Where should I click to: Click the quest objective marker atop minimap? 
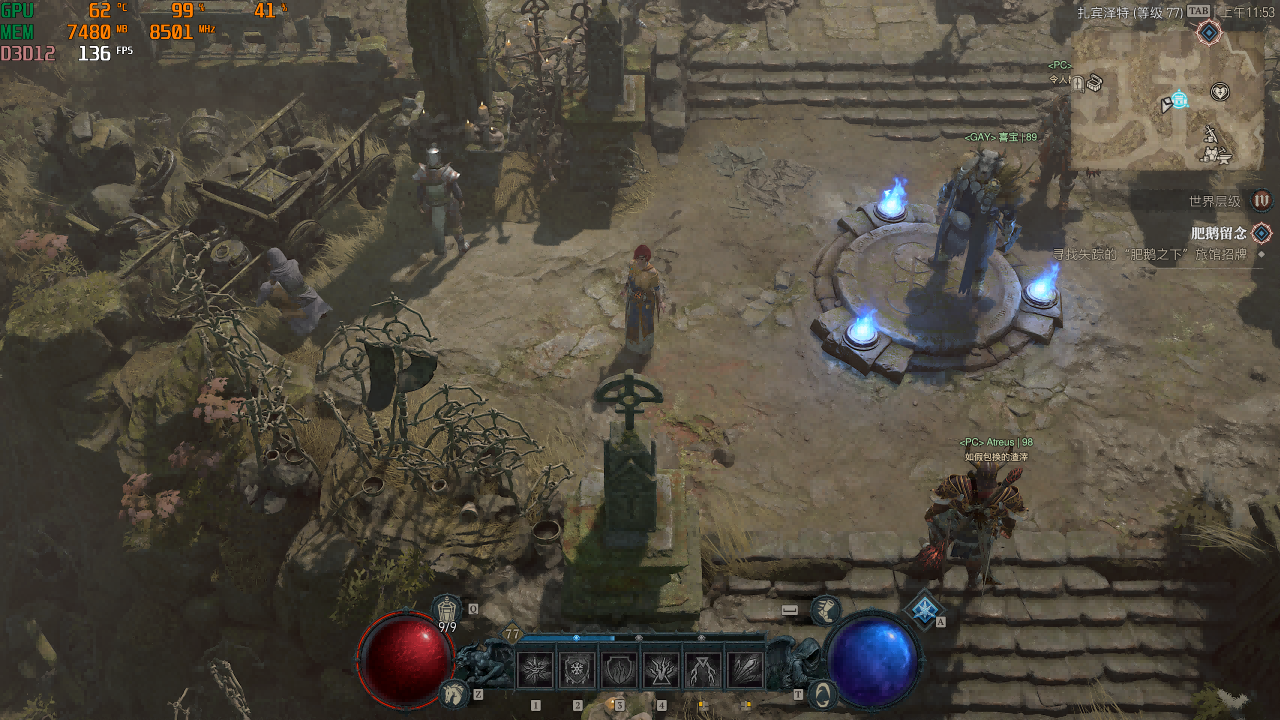pyautogui.click(x=1209, y=33)
